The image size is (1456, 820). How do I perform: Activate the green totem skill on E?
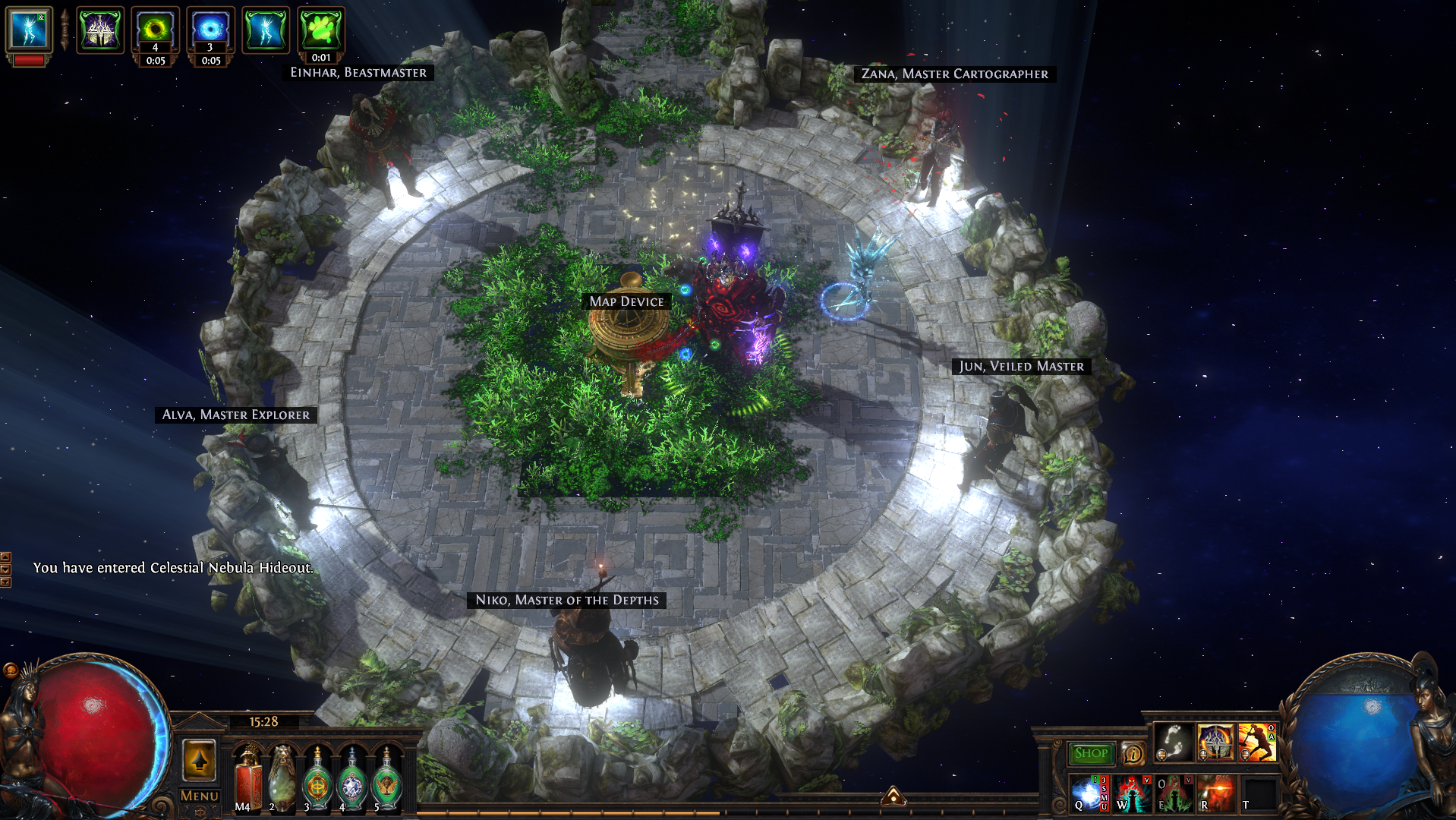point(1174,794)
